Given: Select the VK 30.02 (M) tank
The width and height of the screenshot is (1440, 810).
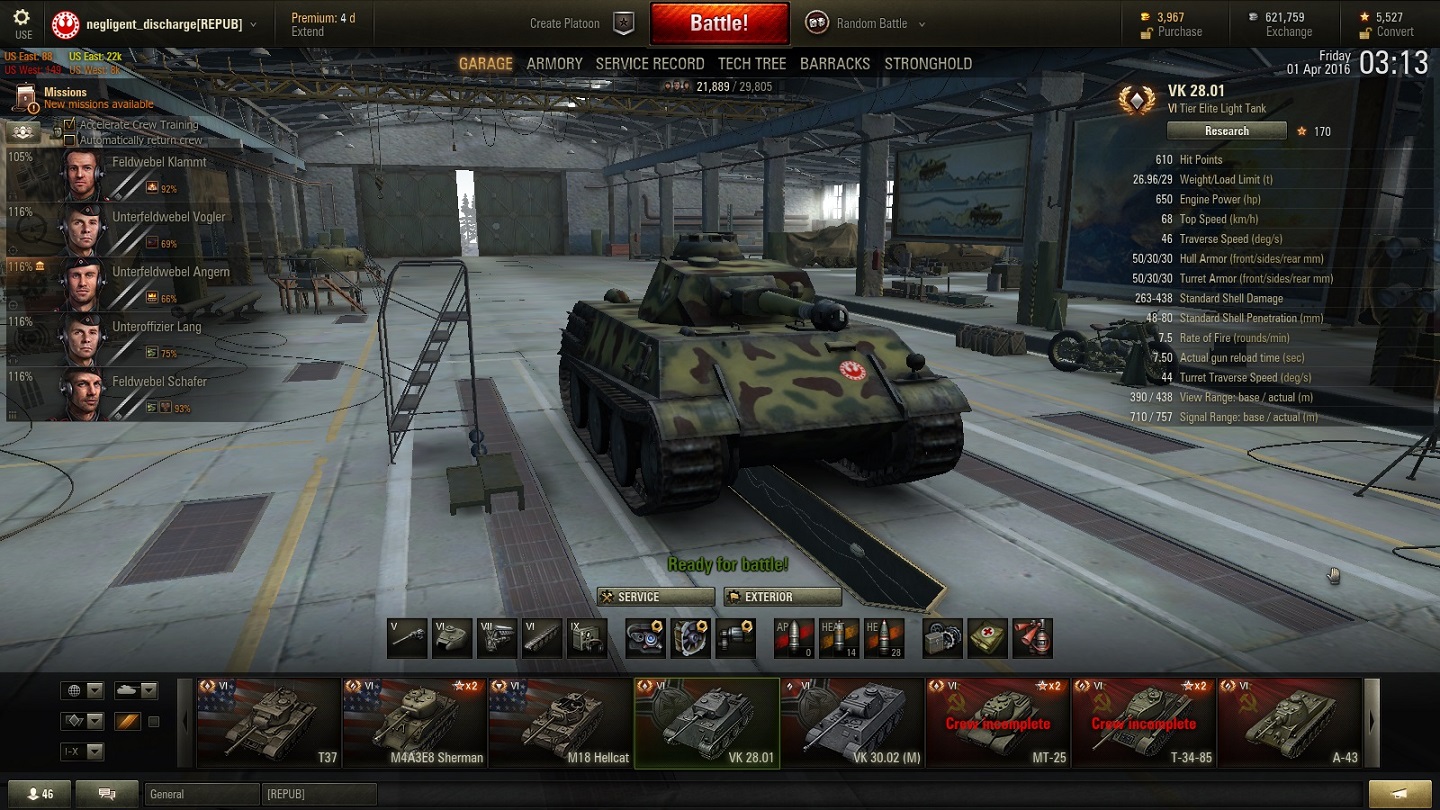Looking at the screenshot, I should click(852, 724).
